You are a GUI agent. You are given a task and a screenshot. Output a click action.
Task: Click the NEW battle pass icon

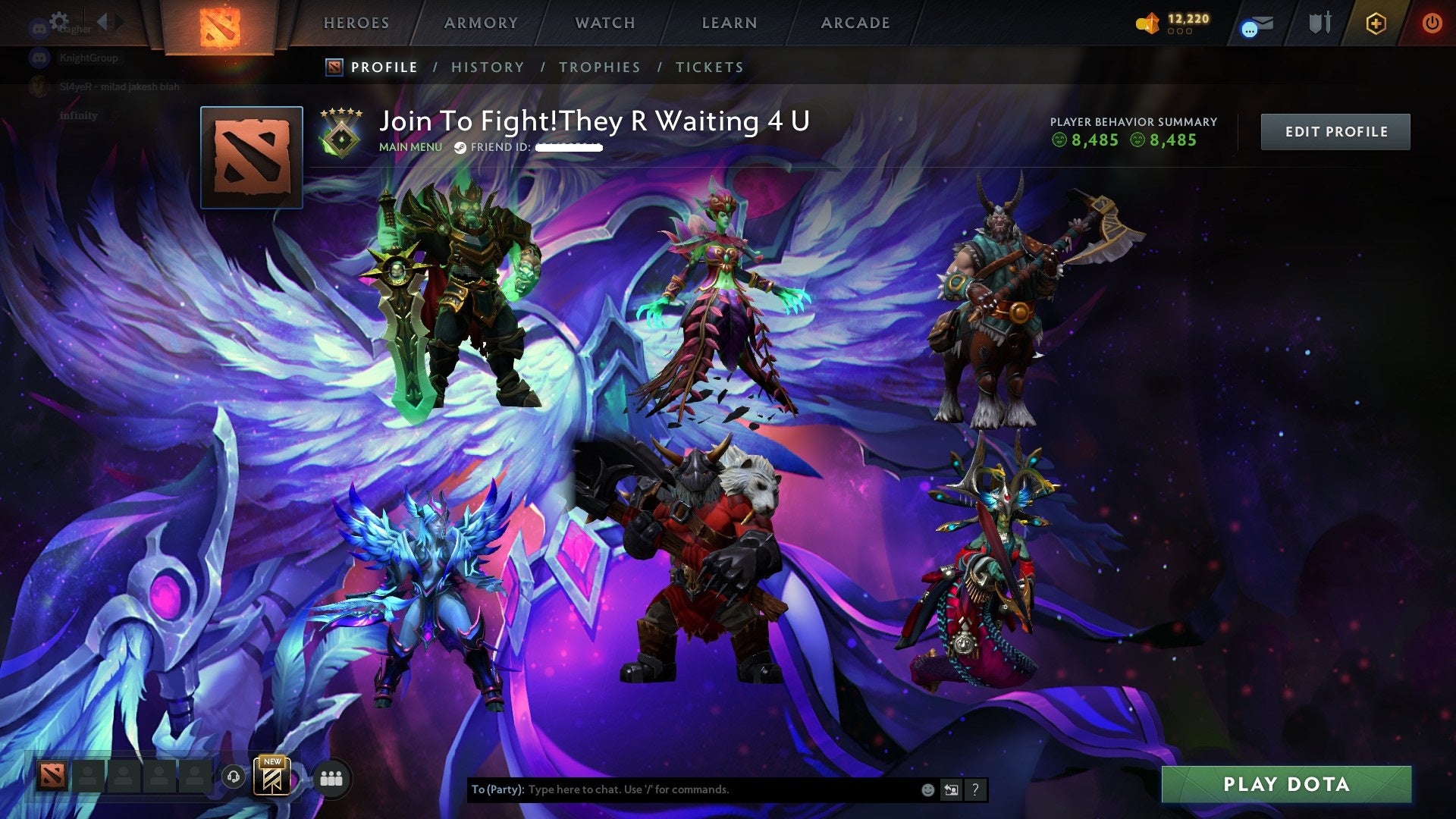tap(274, 778)
